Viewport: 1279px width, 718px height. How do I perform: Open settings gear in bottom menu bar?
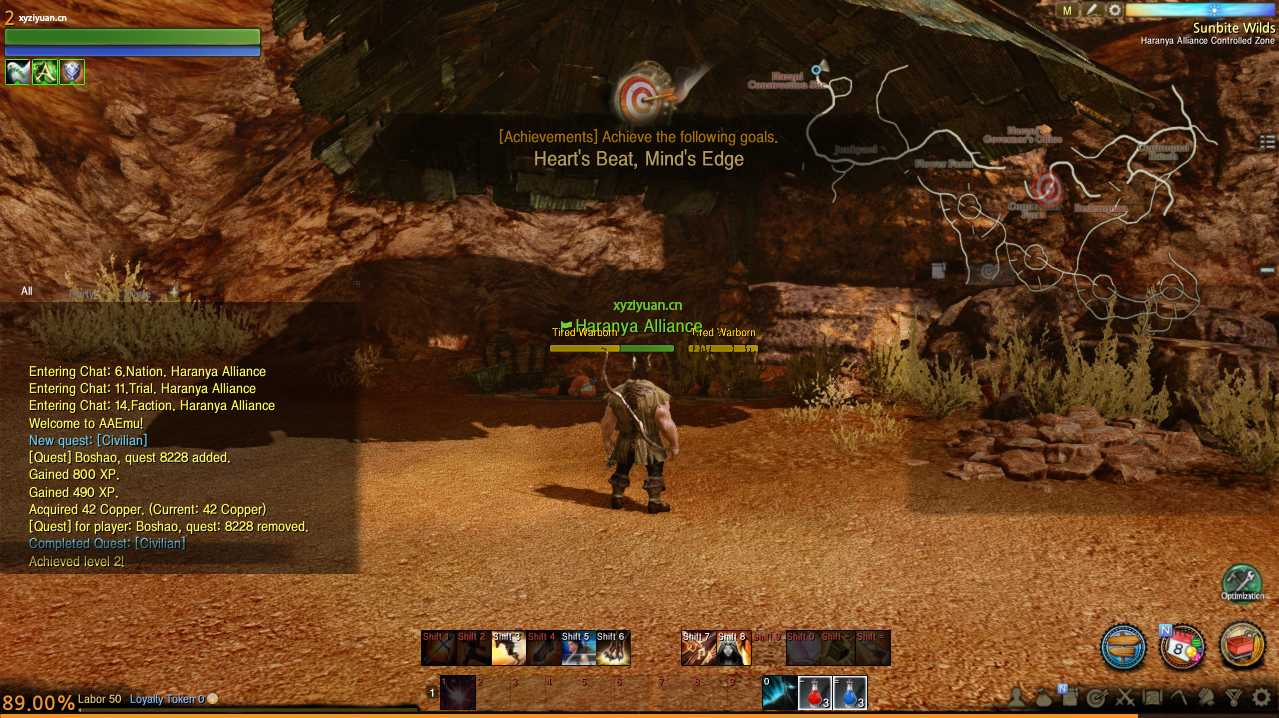(1262, 697)
